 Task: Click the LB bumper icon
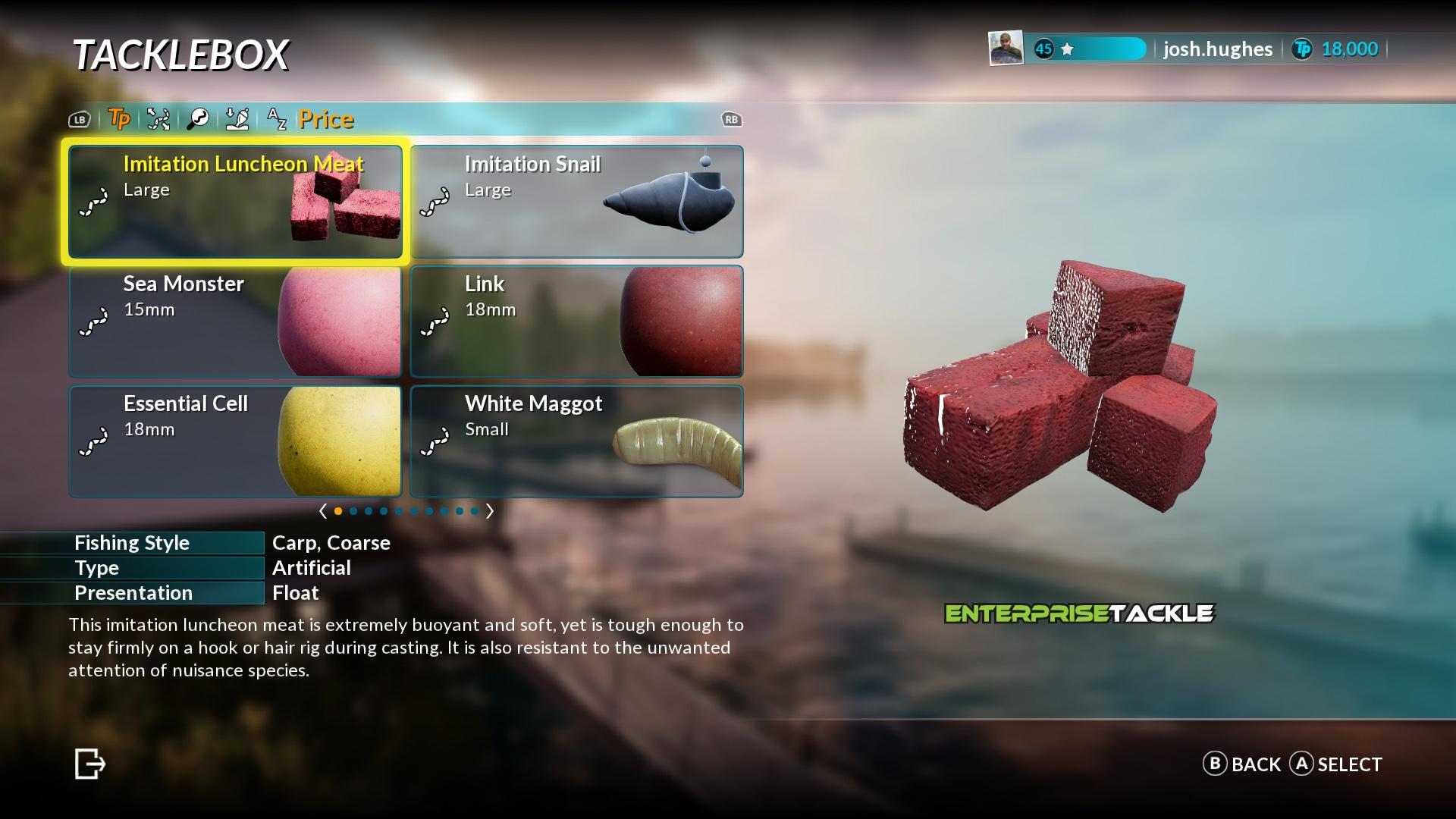coord(79,119)
